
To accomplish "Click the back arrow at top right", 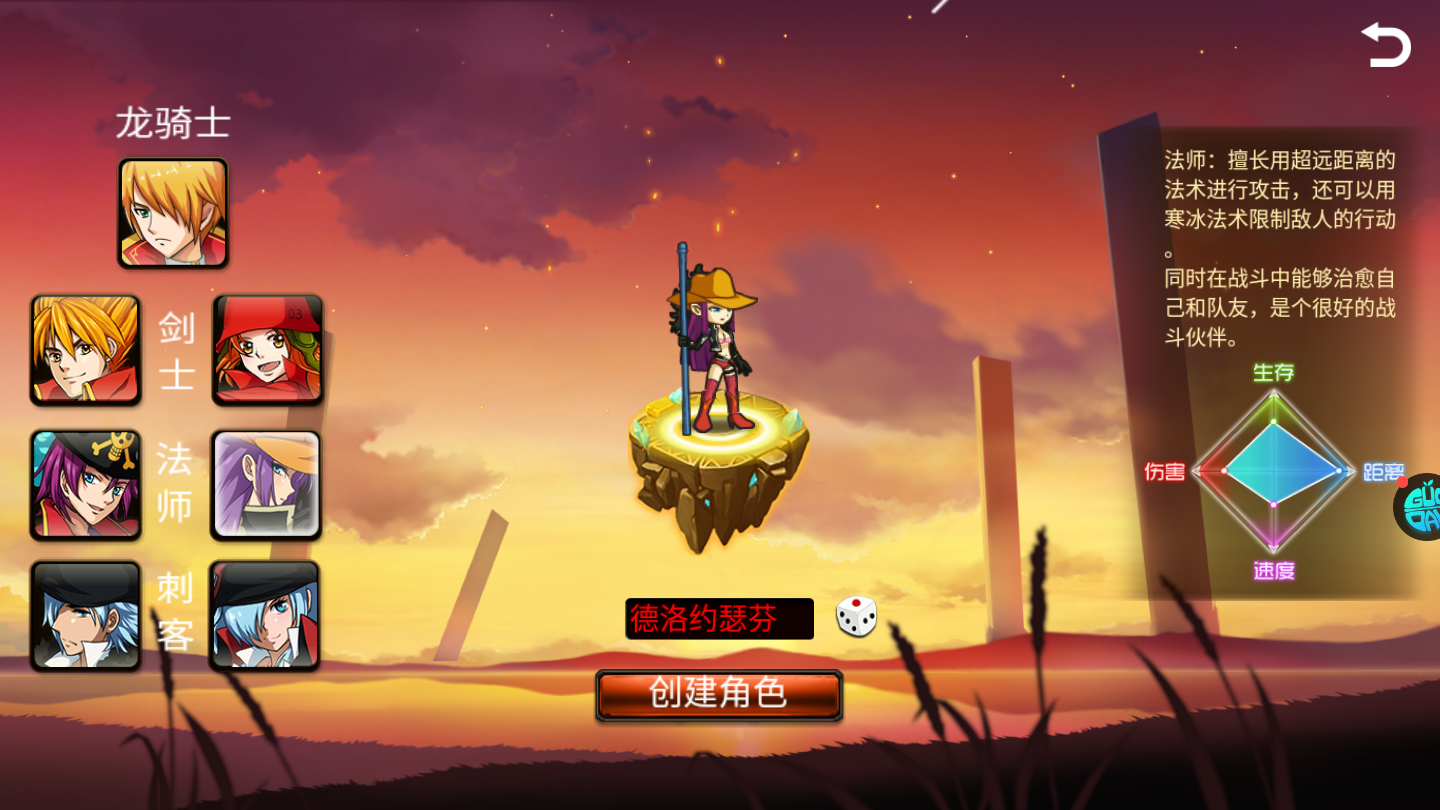I will point(1386,43).
